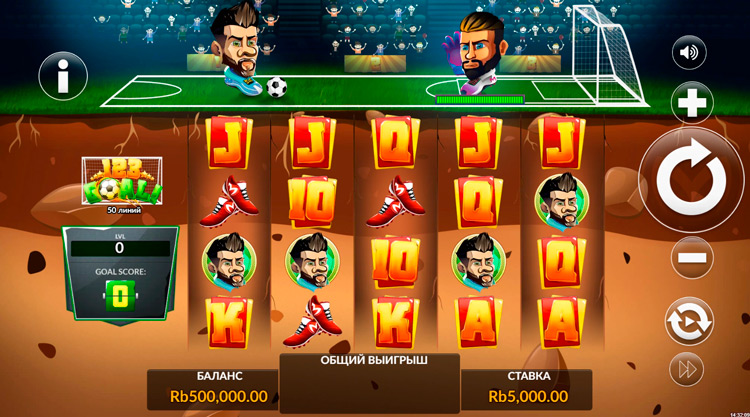
Task: Activate the autoplay circular arrows button
Action: pyautogui.click(x=690, y=321)
